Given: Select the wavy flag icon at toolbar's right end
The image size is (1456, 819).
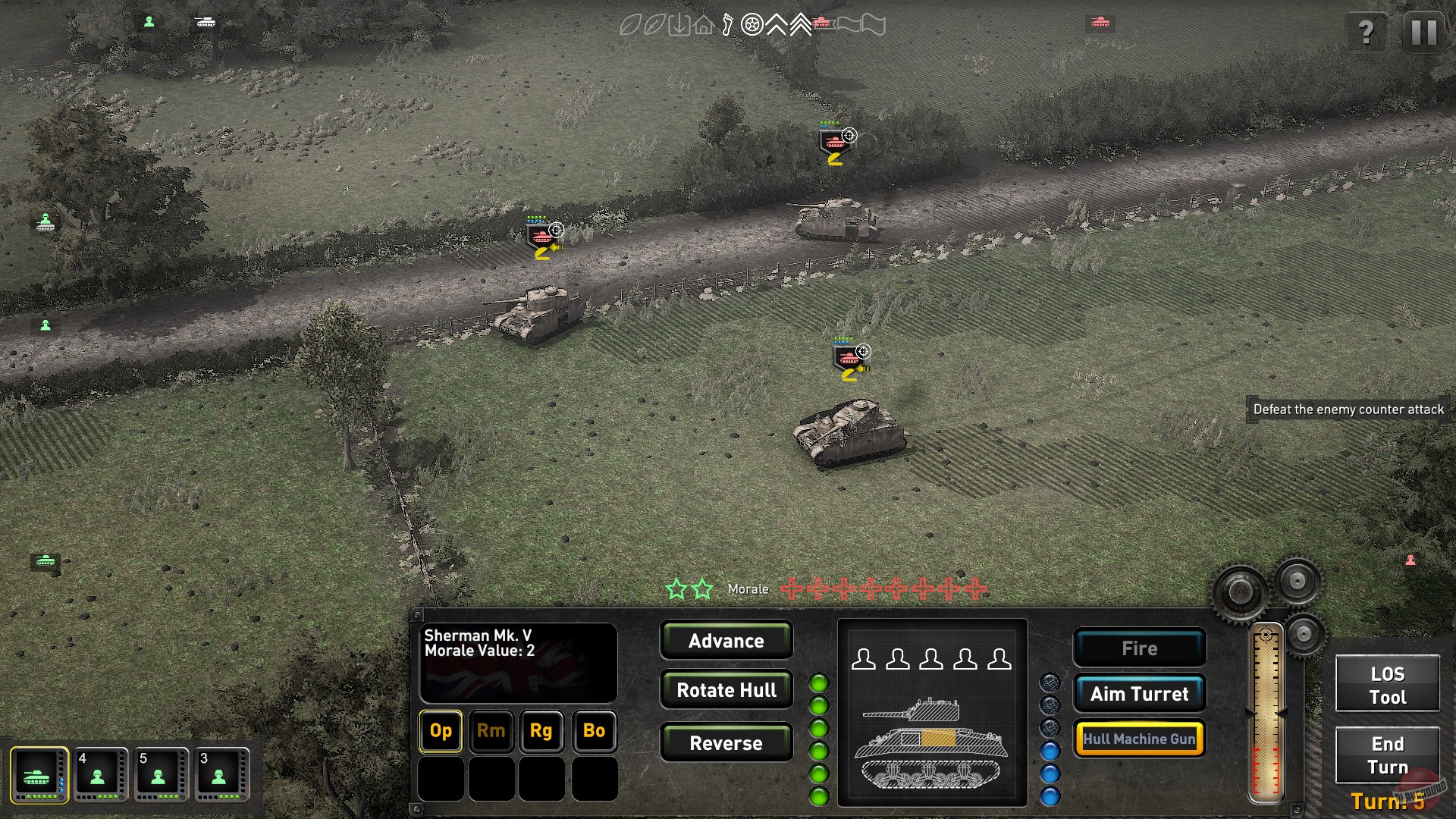Looking at the screenshot, I should click(x=872, y=24).
